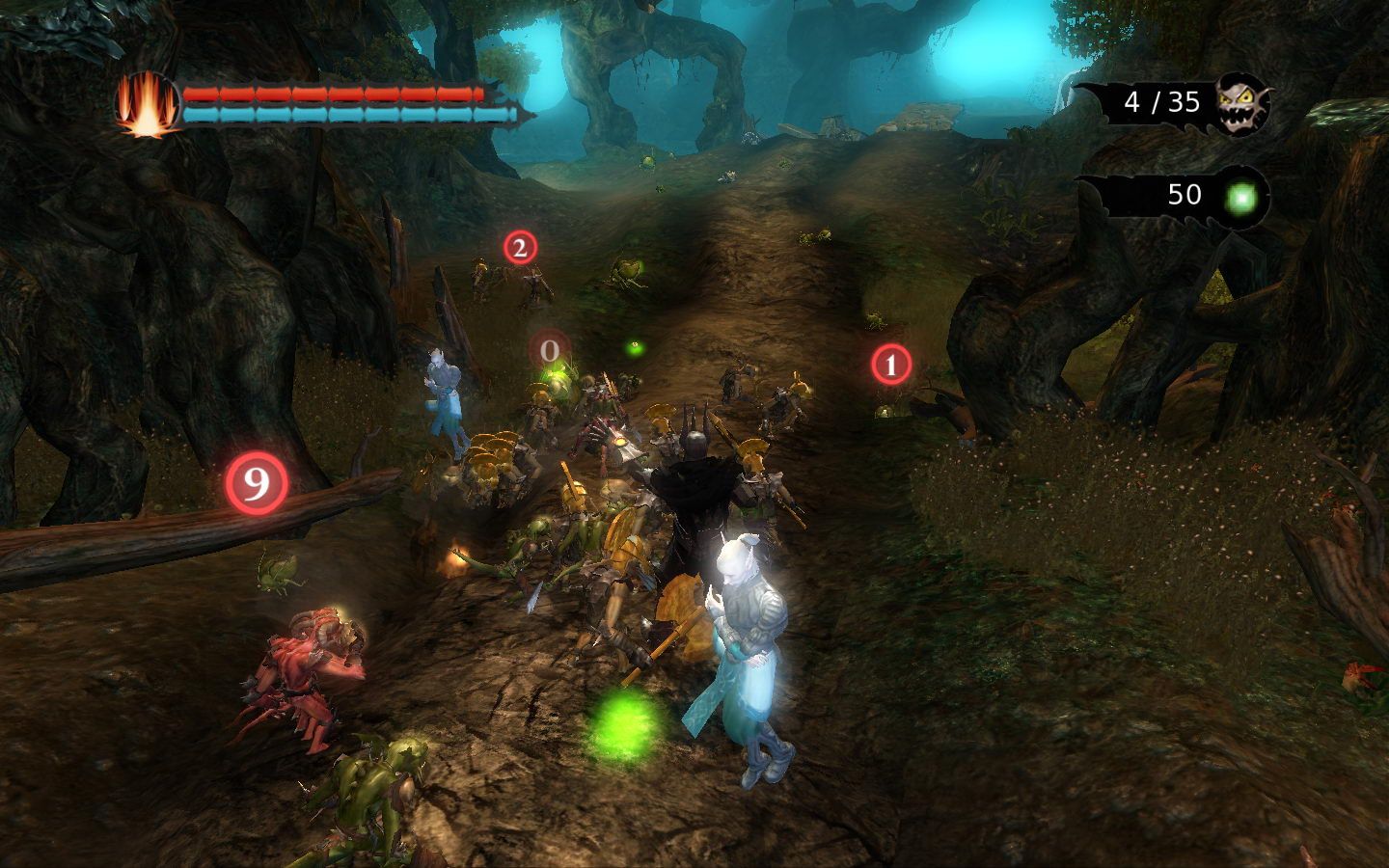Click the red marker numbered 1
The image size is (1389, 868).
tap(890, 366)
